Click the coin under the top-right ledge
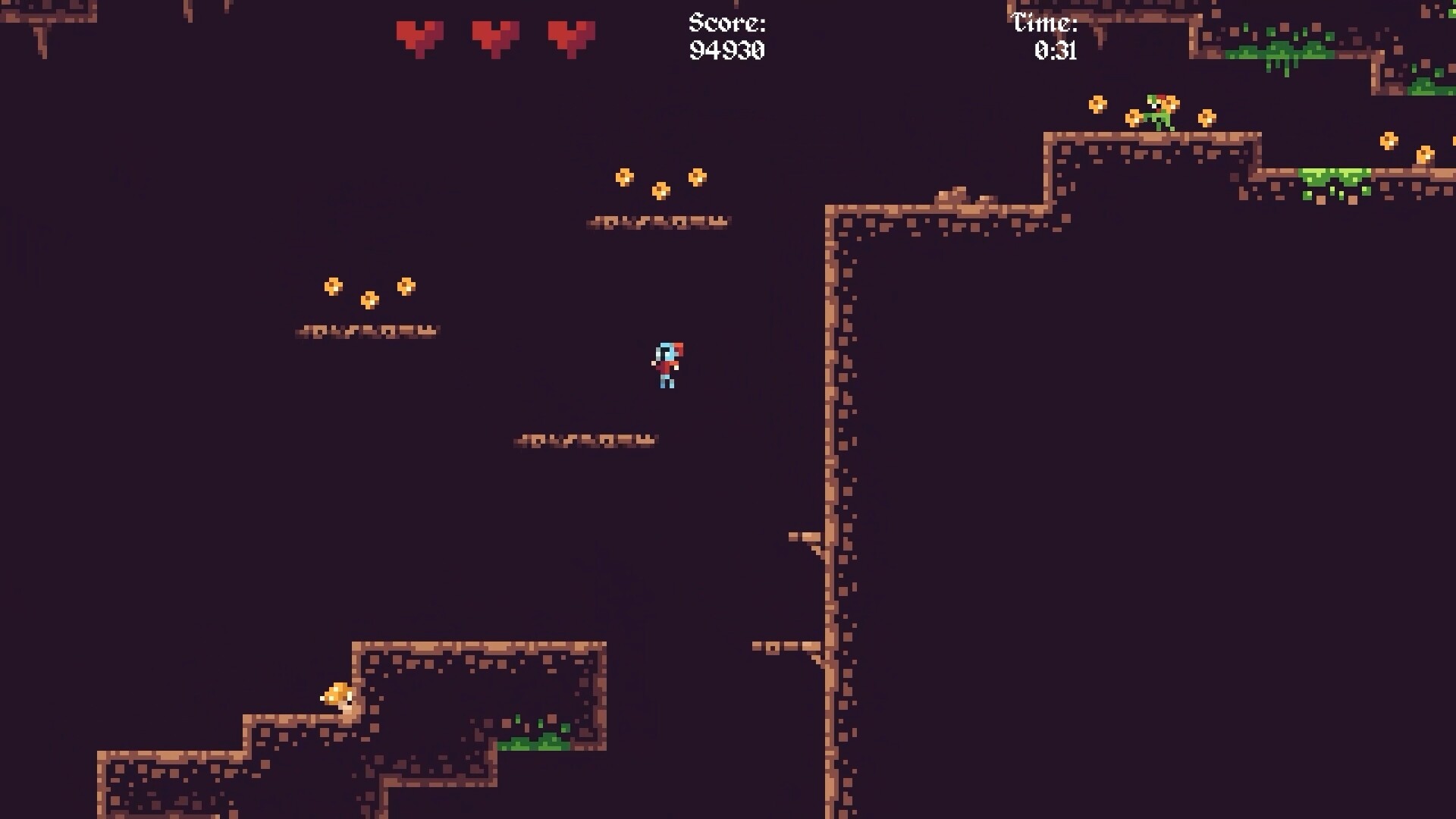This screenshot has height=819, width=1456. pyautogui.click(x=1388, y=141)
